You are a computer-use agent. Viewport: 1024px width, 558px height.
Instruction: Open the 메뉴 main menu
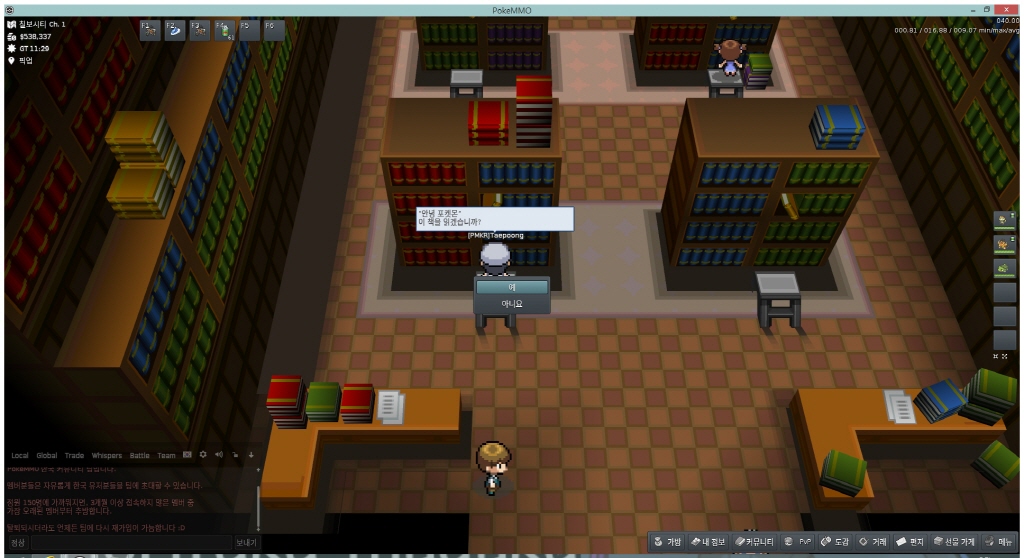click(999, 541)
